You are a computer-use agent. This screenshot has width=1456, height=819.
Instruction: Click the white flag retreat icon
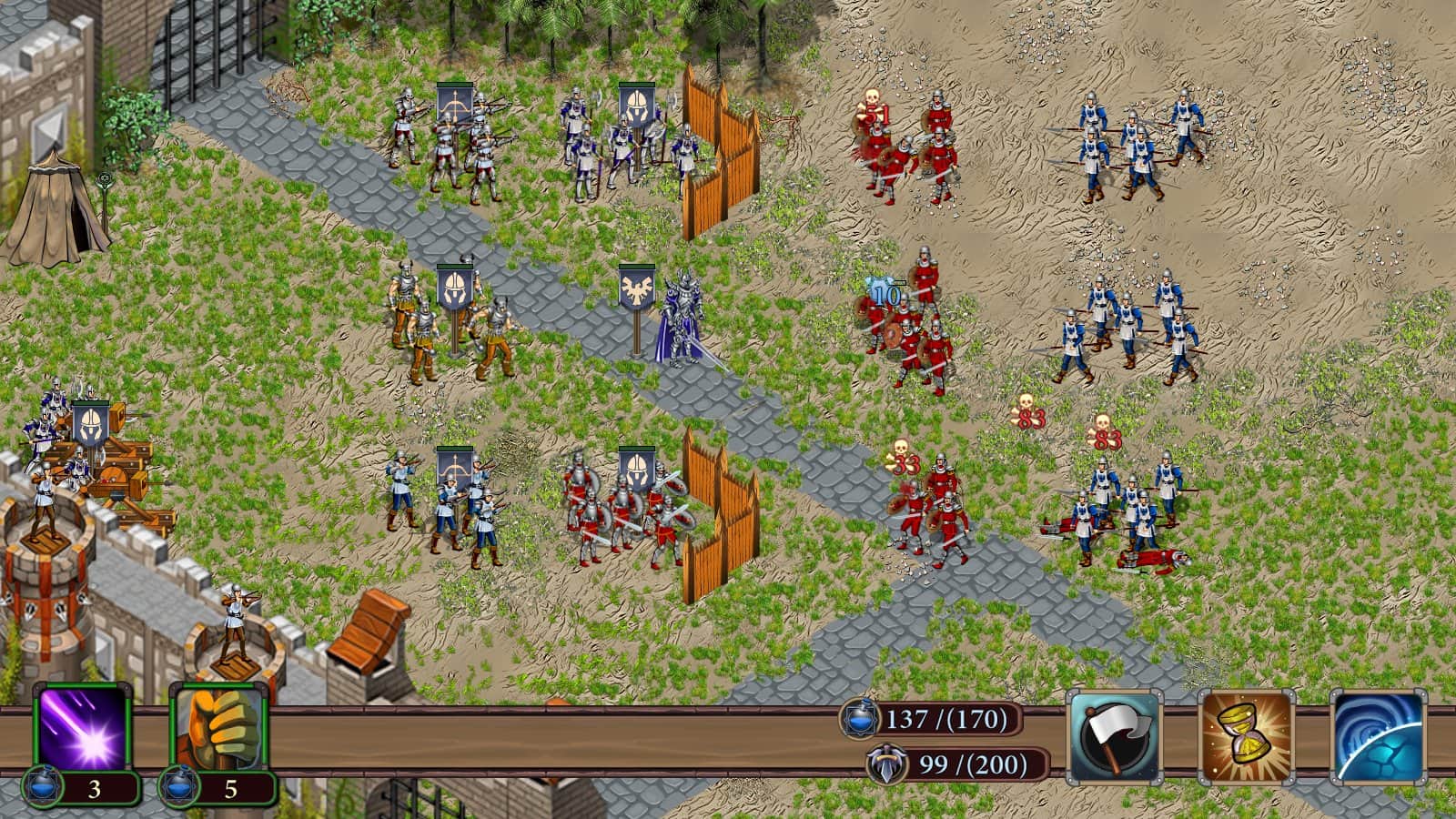[x=1114, y=736]
